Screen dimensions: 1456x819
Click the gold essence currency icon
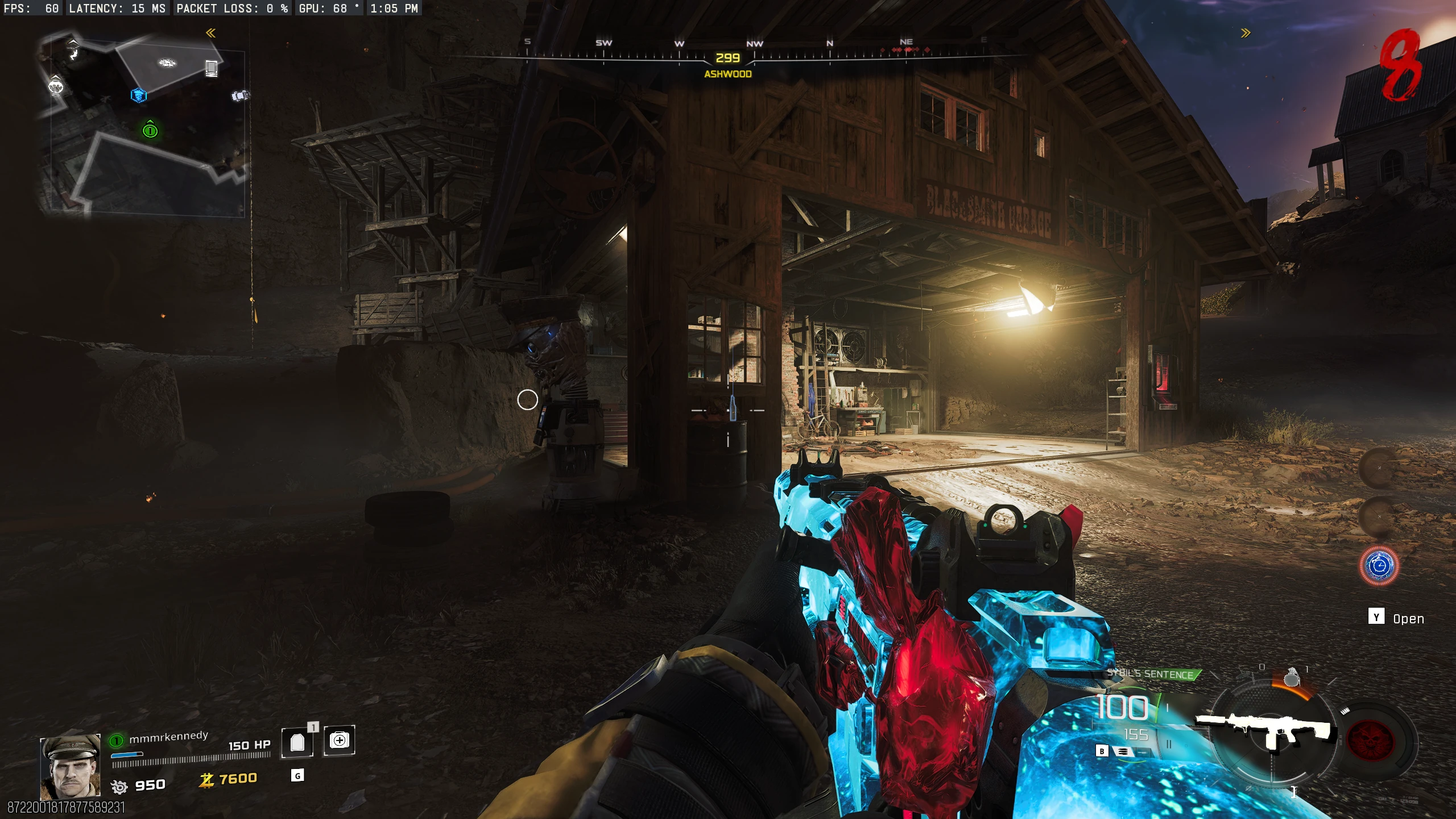[206, 780]
